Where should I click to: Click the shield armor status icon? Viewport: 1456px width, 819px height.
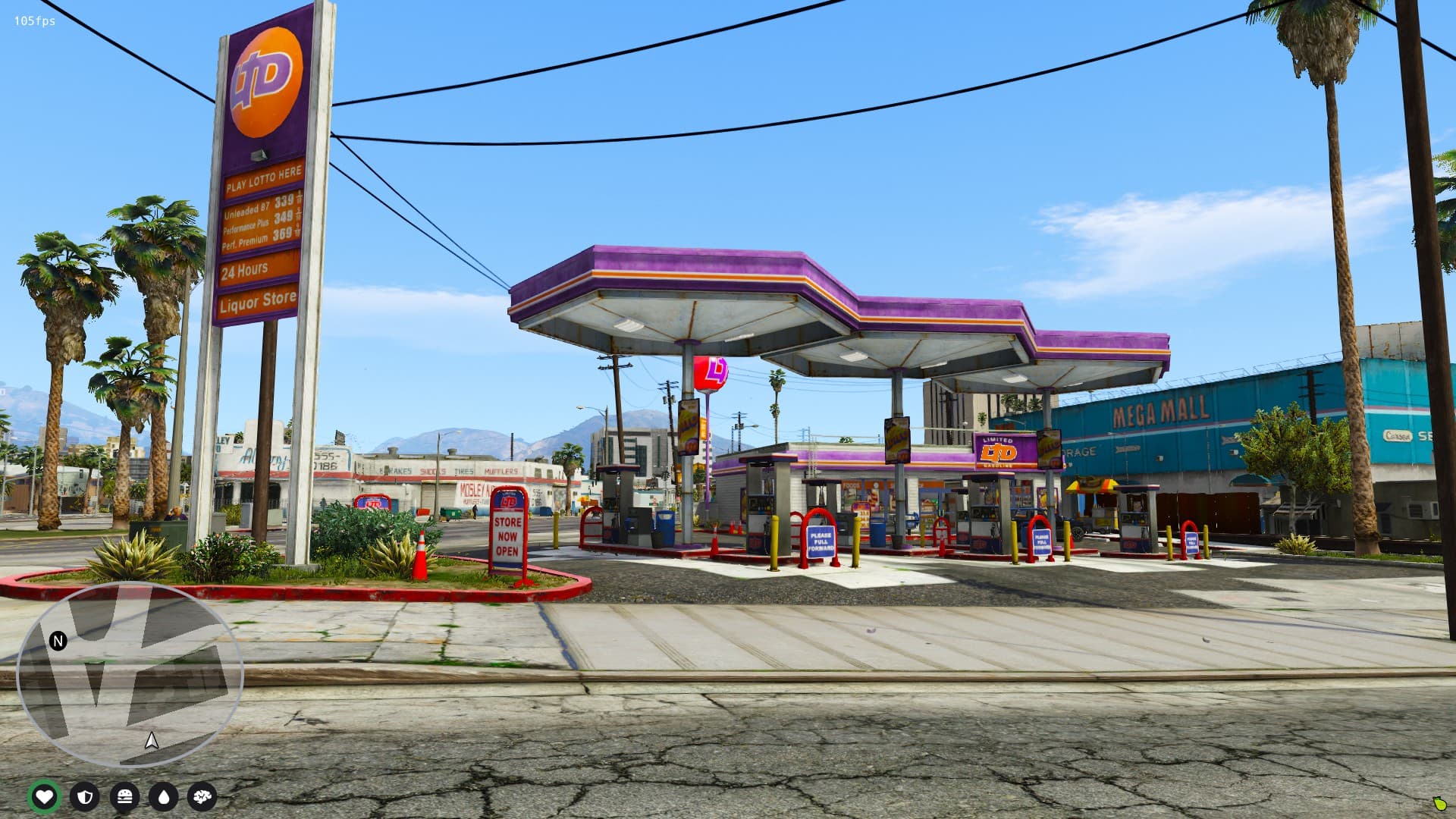click(x=86, y=796)
